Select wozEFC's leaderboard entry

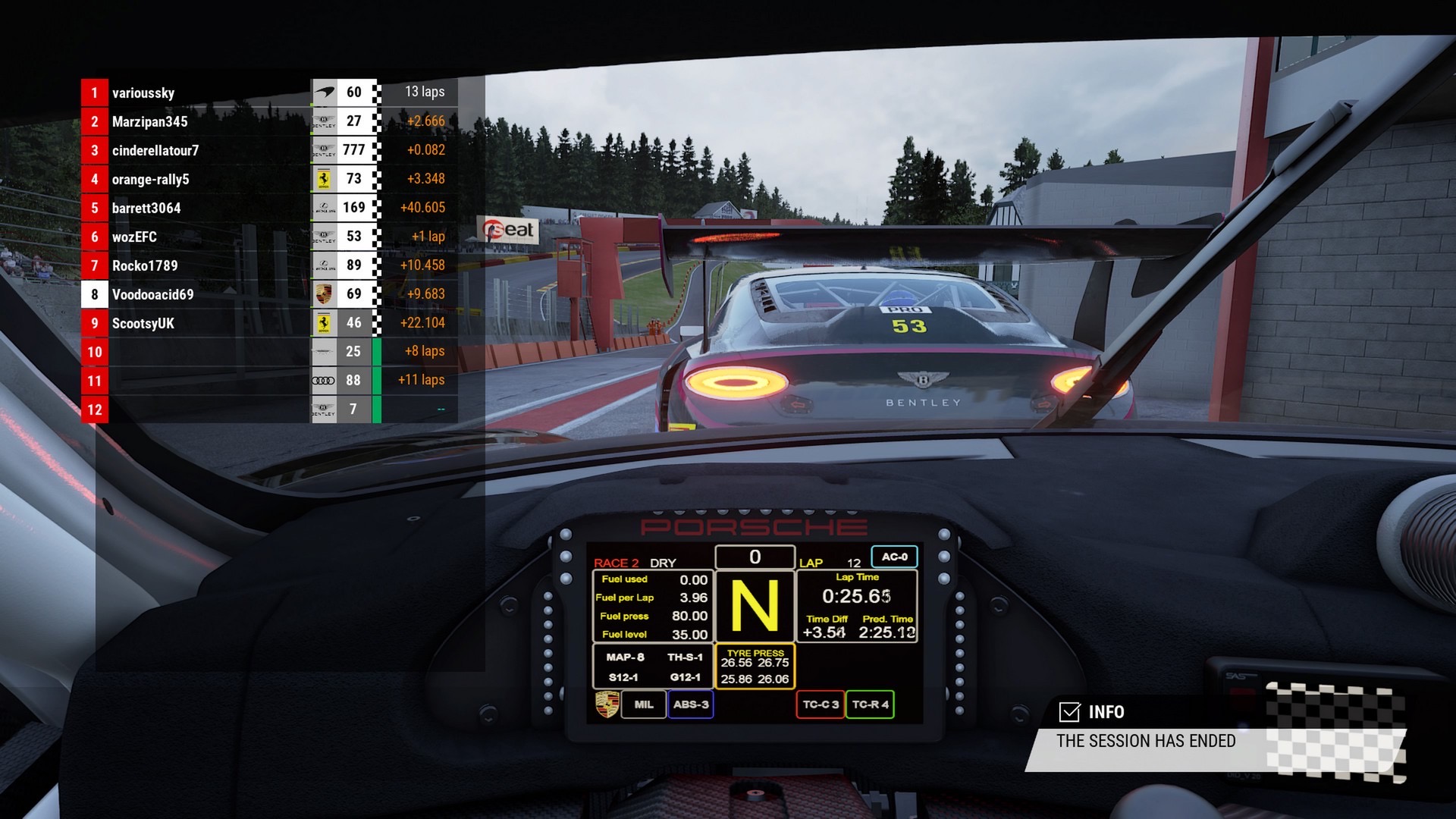coord(134,237)
